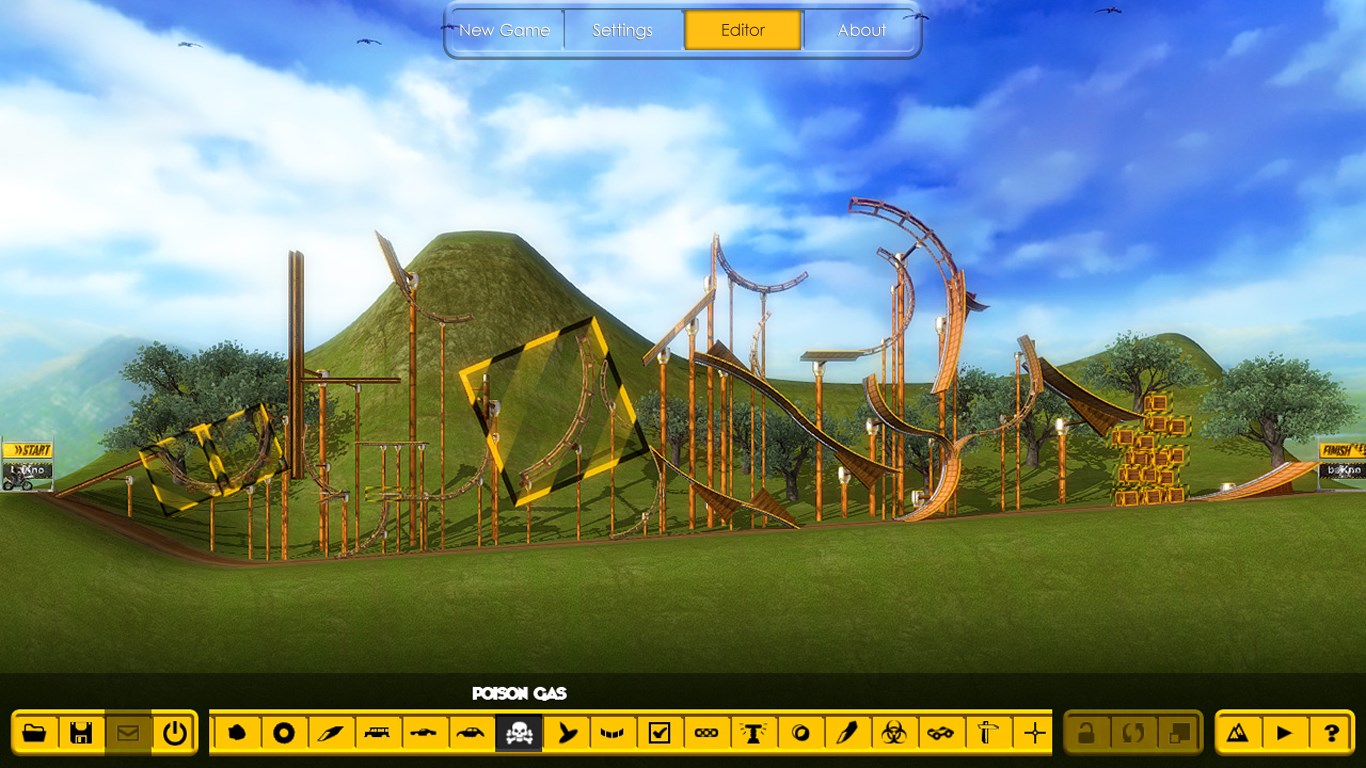
Task: Play-test the track with the play button
Action: point(1284,733)
